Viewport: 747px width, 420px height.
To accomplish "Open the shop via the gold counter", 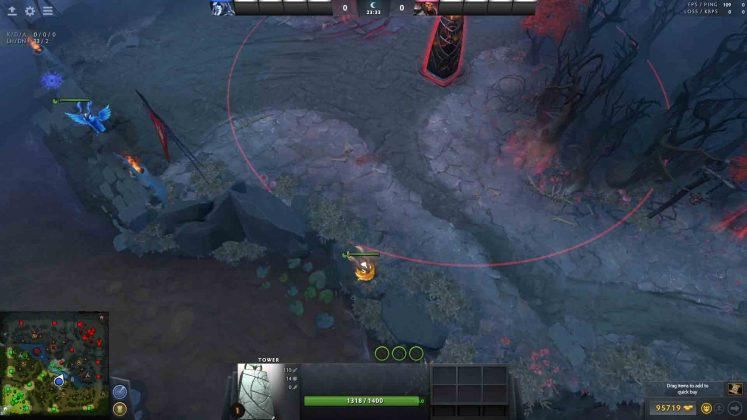I will [x=669, y=408].
